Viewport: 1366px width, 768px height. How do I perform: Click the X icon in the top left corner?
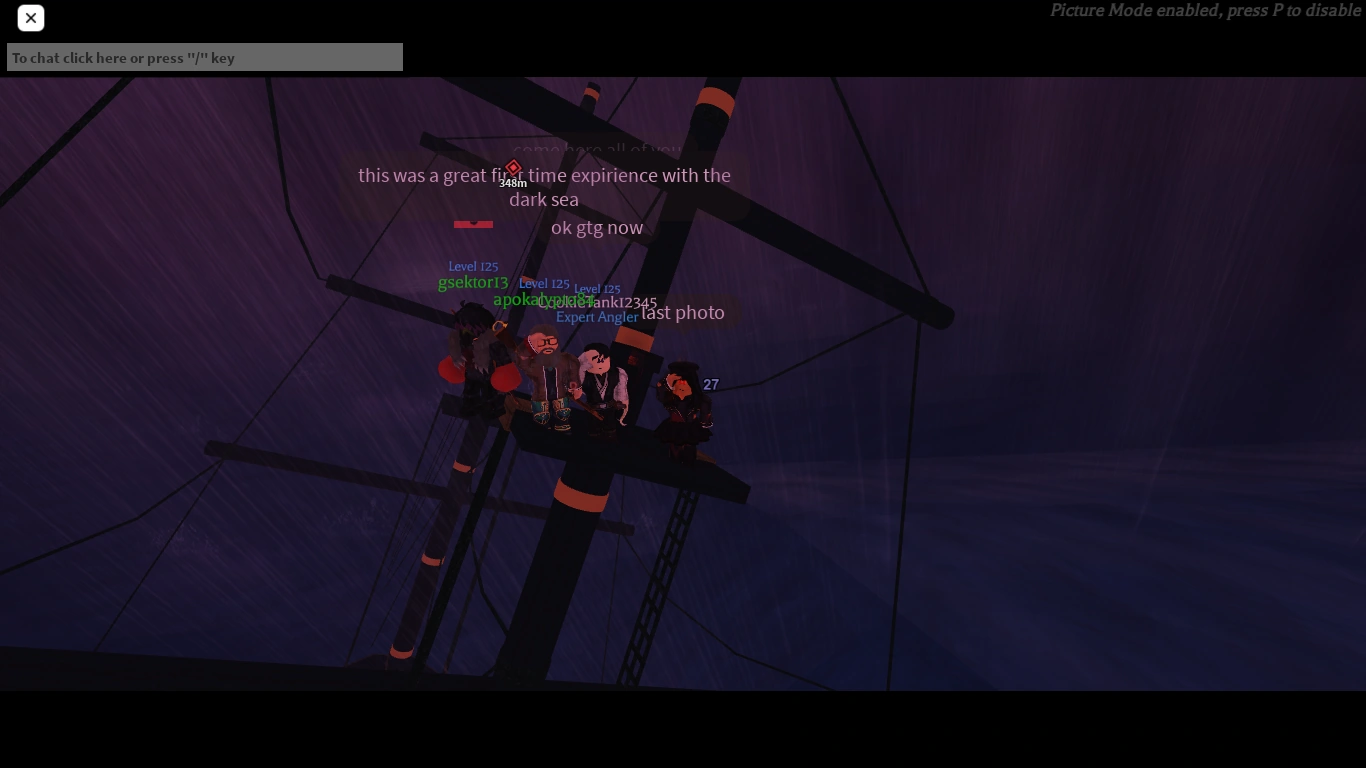(30, 18)
